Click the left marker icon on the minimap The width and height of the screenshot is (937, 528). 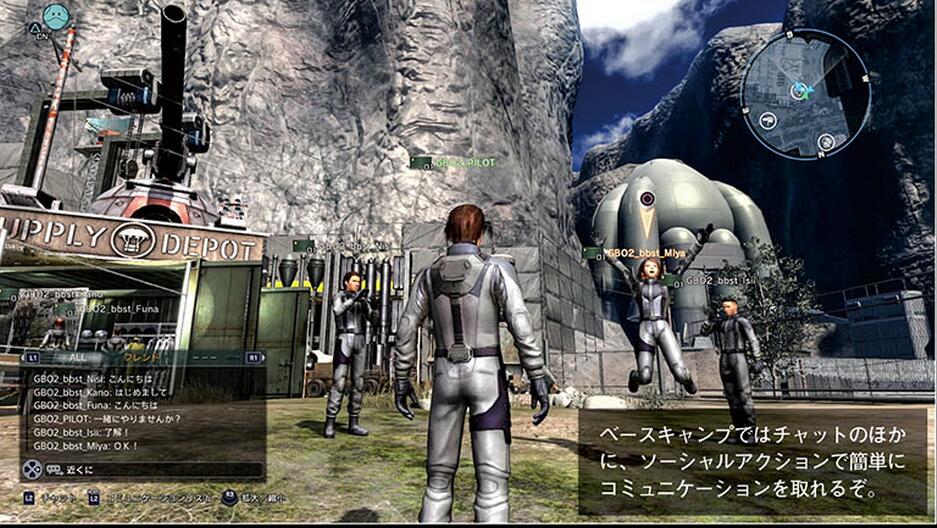point(767,120)
